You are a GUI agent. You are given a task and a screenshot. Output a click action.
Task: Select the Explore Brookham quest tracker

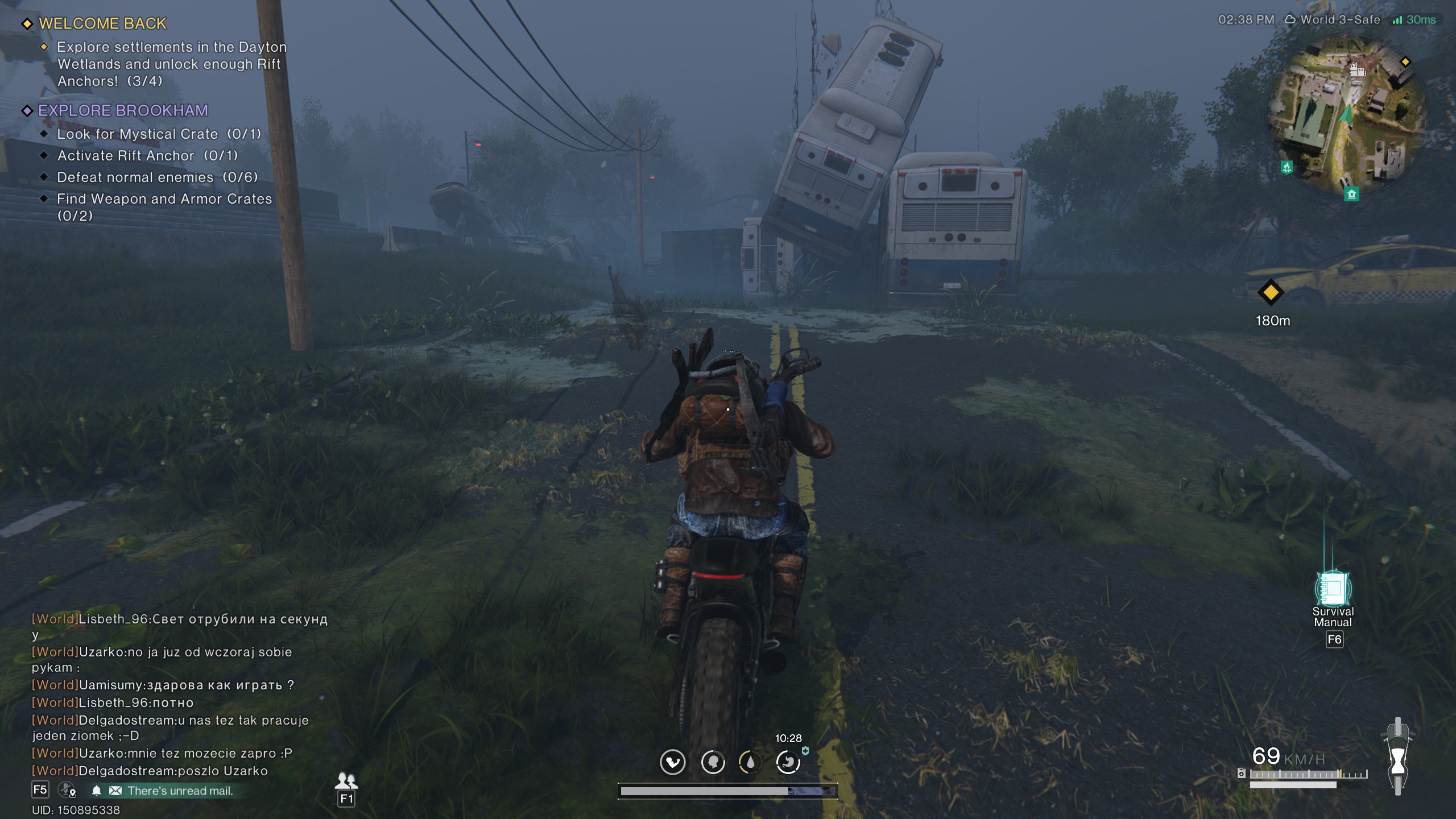point(123,111)
